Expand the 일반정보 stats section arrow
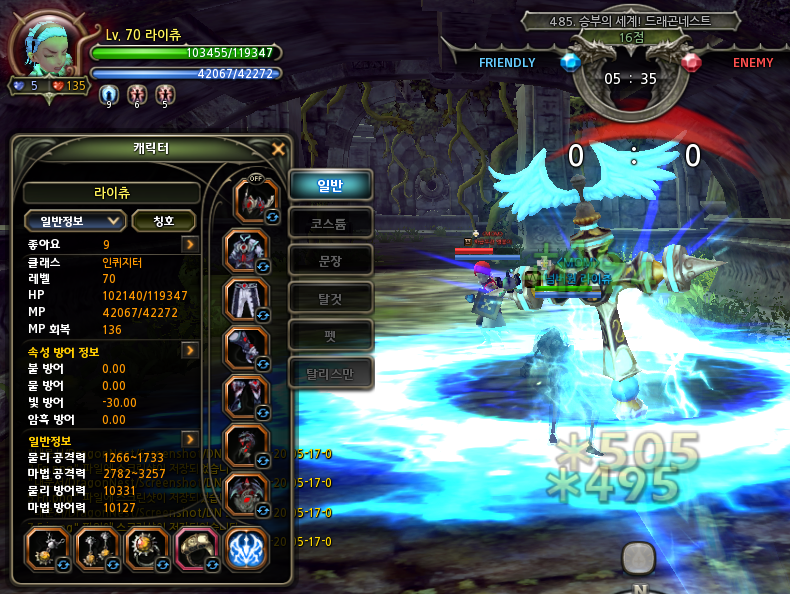The image size is (790, 594). (189, 439)
